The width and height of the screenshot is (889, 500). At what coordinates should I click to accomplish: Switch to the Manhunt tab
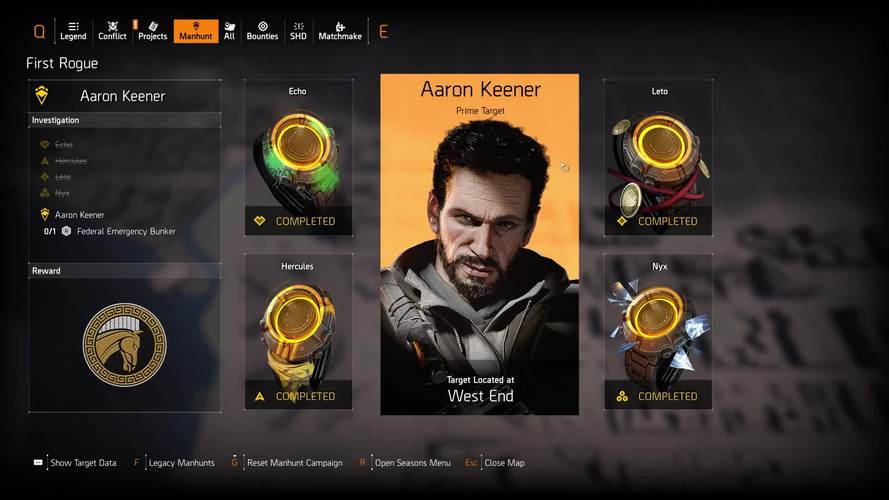195,31
